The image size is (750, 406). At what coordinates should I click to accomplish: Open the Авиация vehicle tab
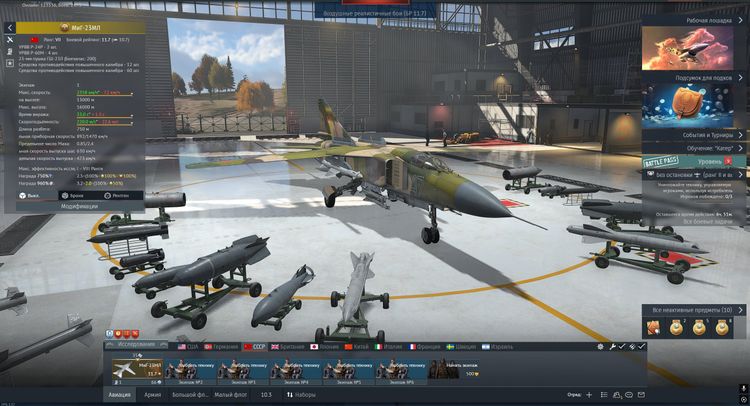point(119,395)
